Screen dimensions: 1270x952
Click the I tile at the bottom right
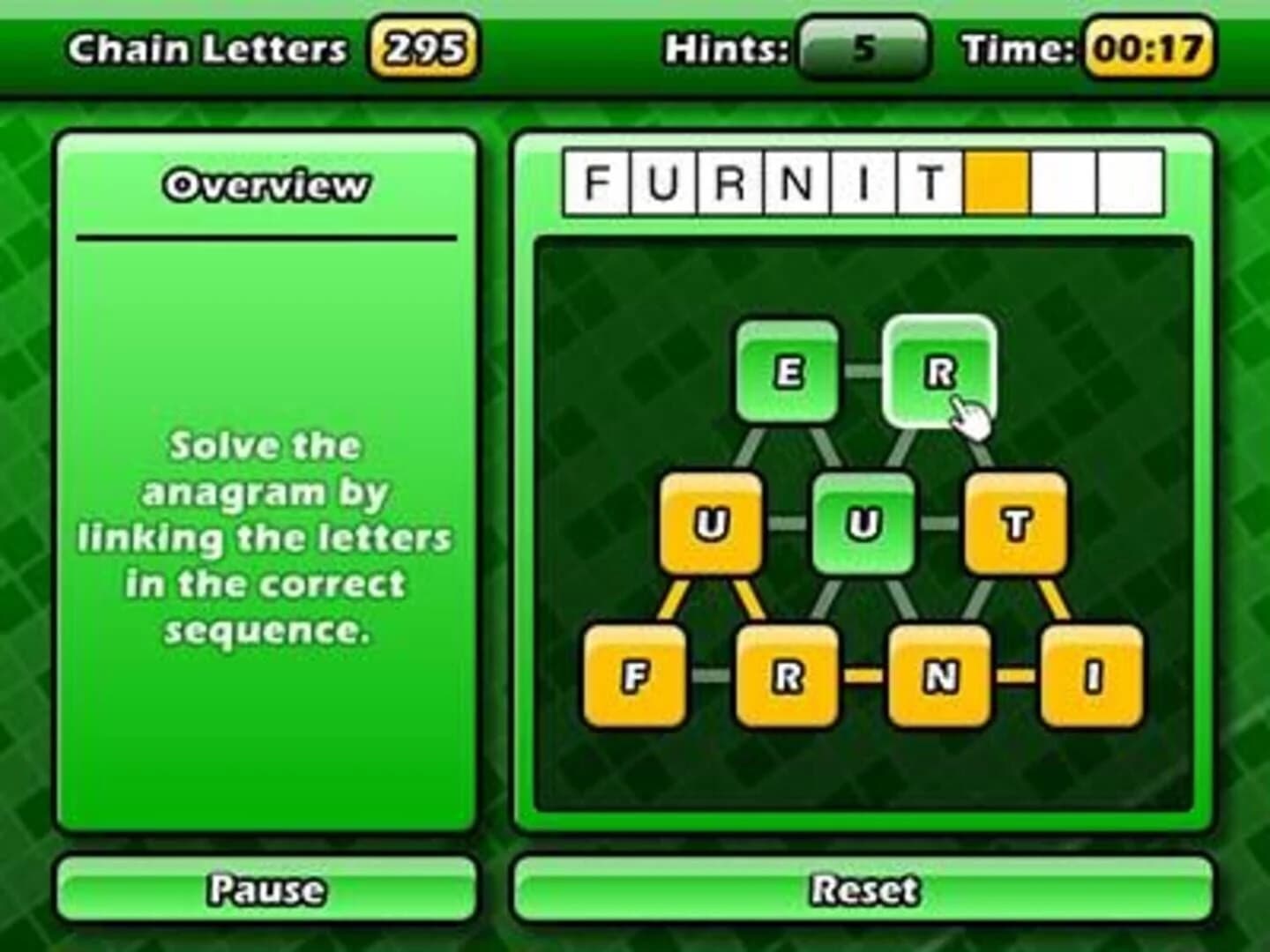[x=1088, y=677]
